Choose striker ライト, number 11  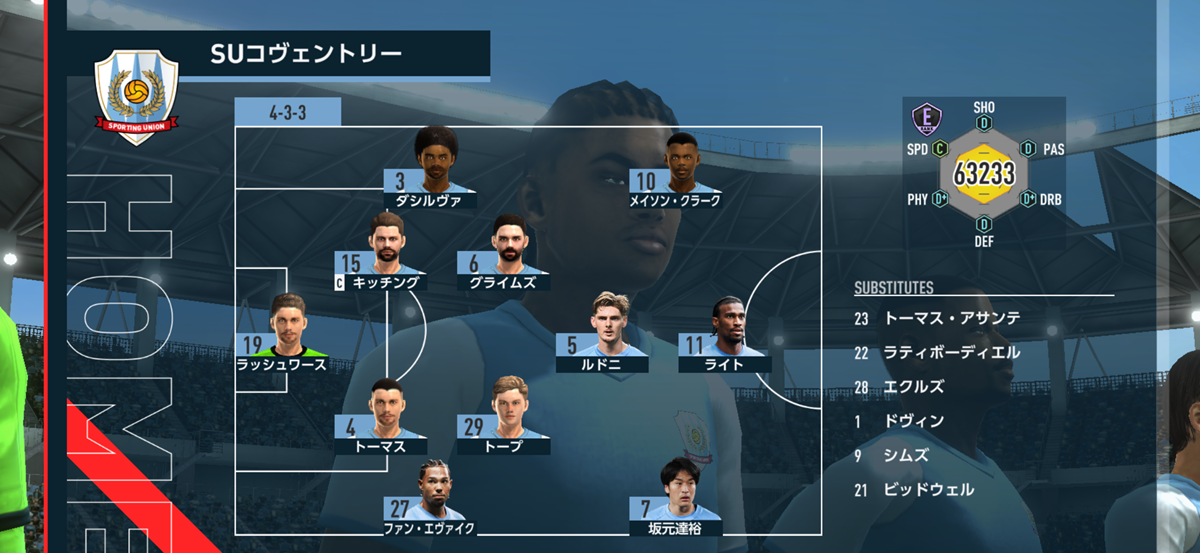[x=722, y=344]
